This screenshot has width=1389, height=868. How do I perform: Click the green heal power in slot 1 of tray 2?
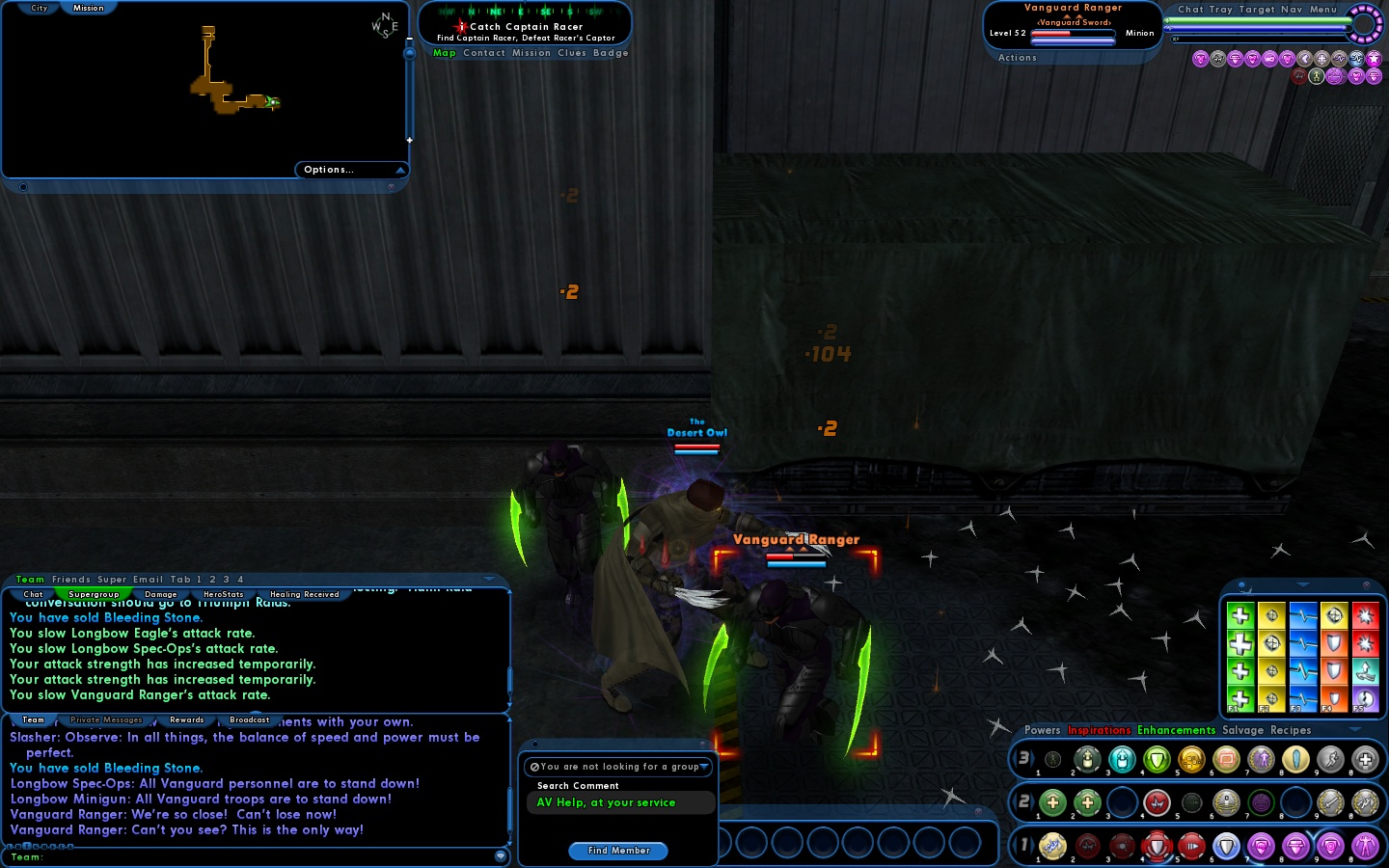(x=1052, y=803)
